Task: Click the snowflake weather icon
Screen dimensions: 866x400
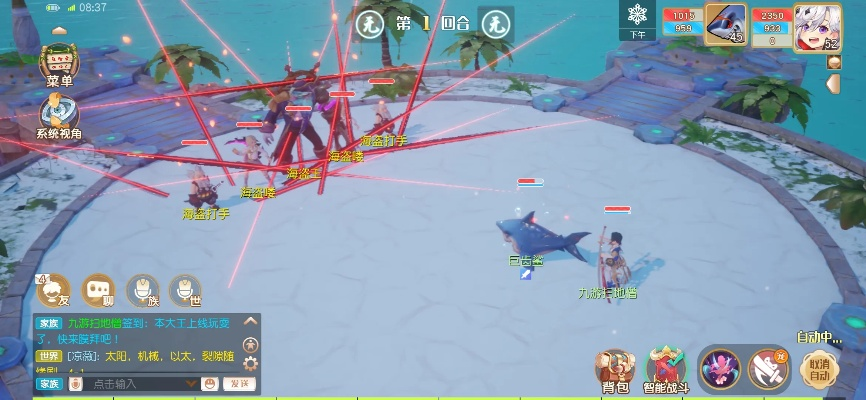Action: (x=637, y=16)
